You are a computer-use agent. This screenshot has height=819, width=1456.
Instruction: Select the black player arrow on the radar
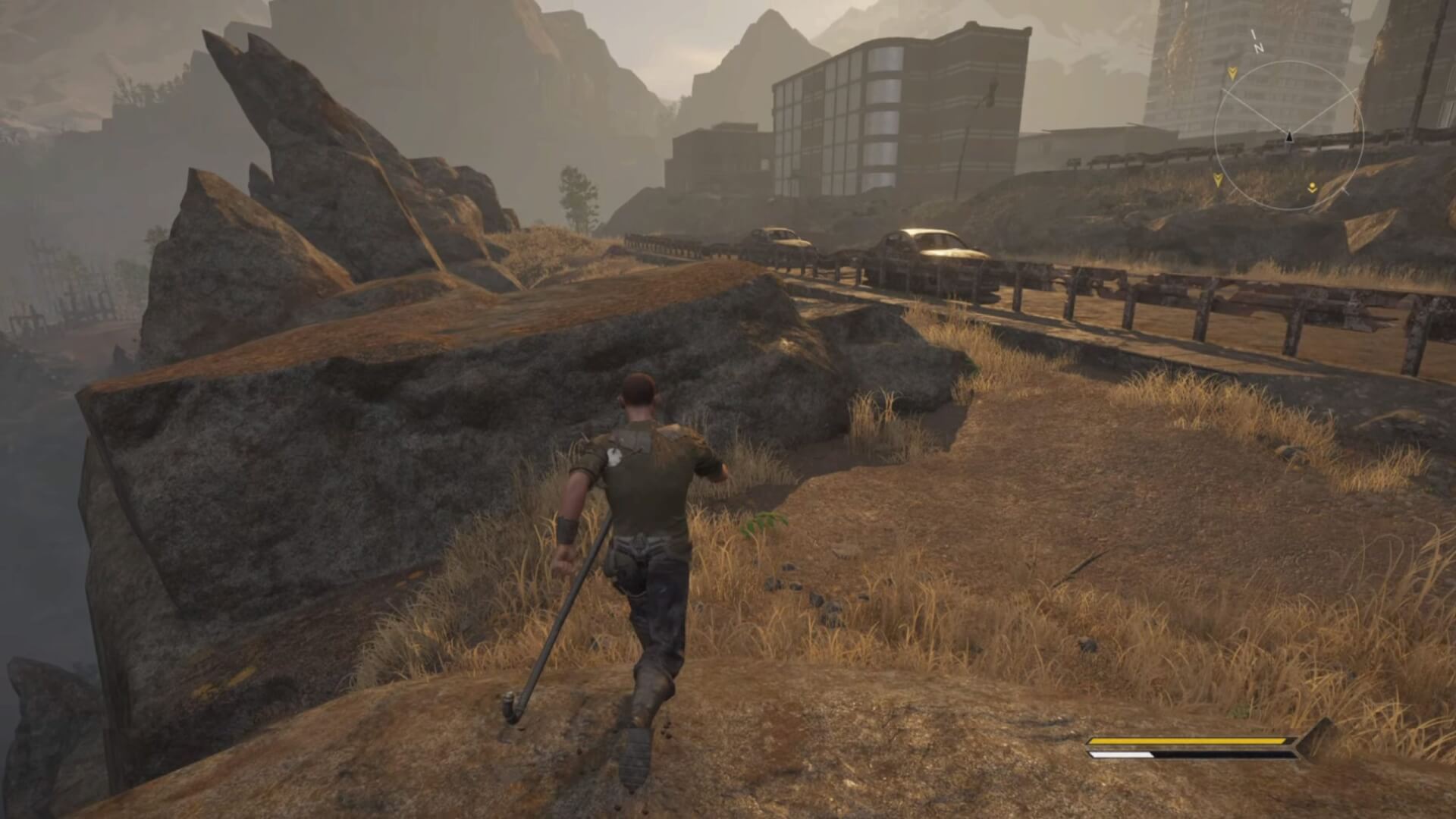[1288, 137]
